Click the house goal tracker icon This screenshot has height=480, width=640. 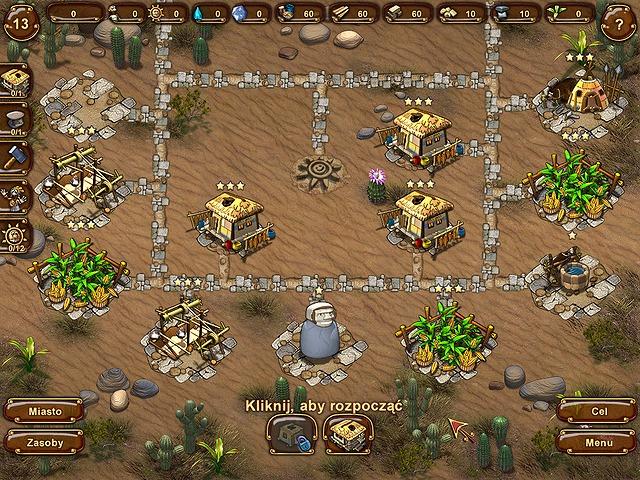[x=14, y=80]
